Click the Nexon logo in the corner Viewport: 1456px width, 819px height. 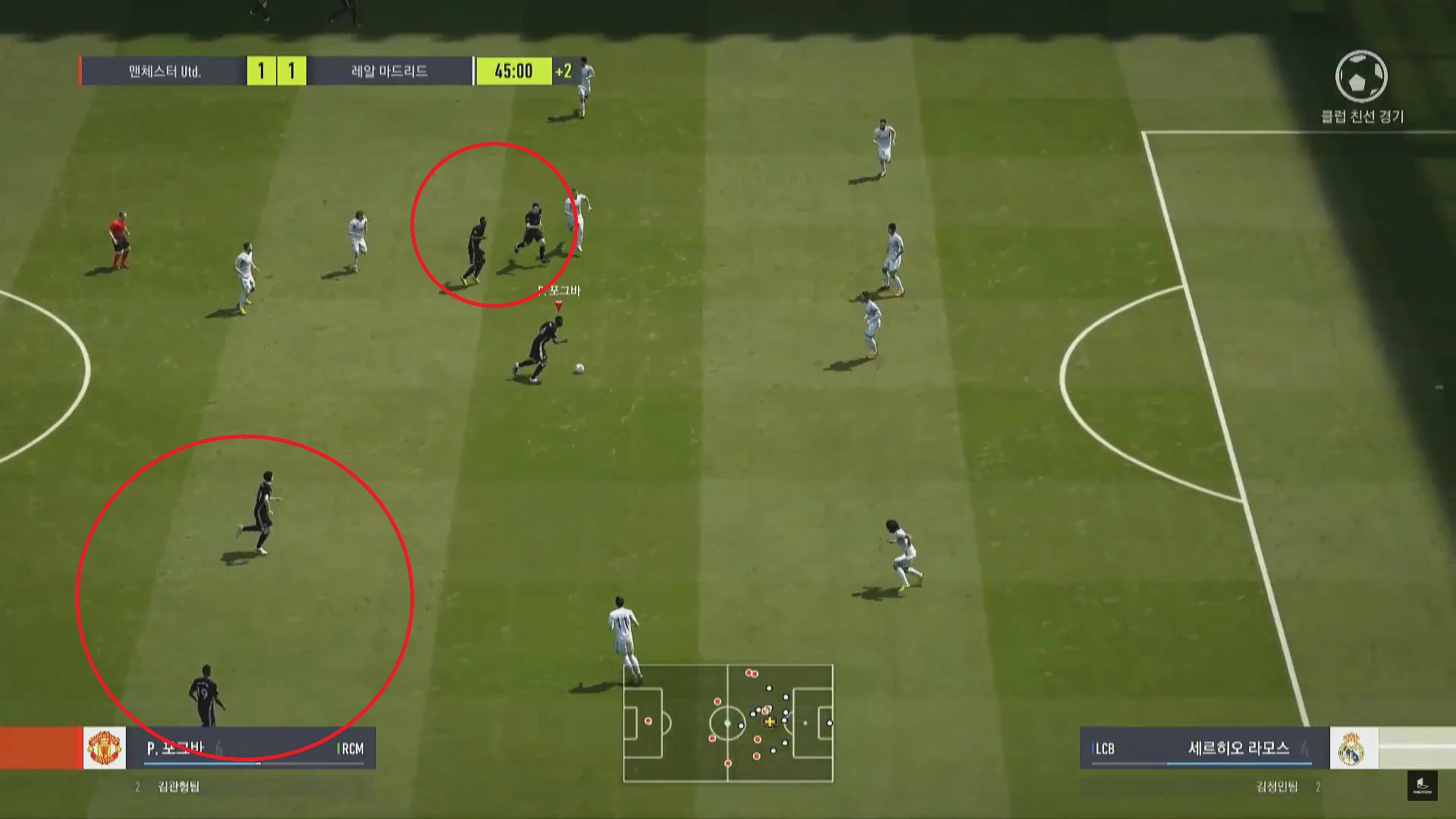1423,785
